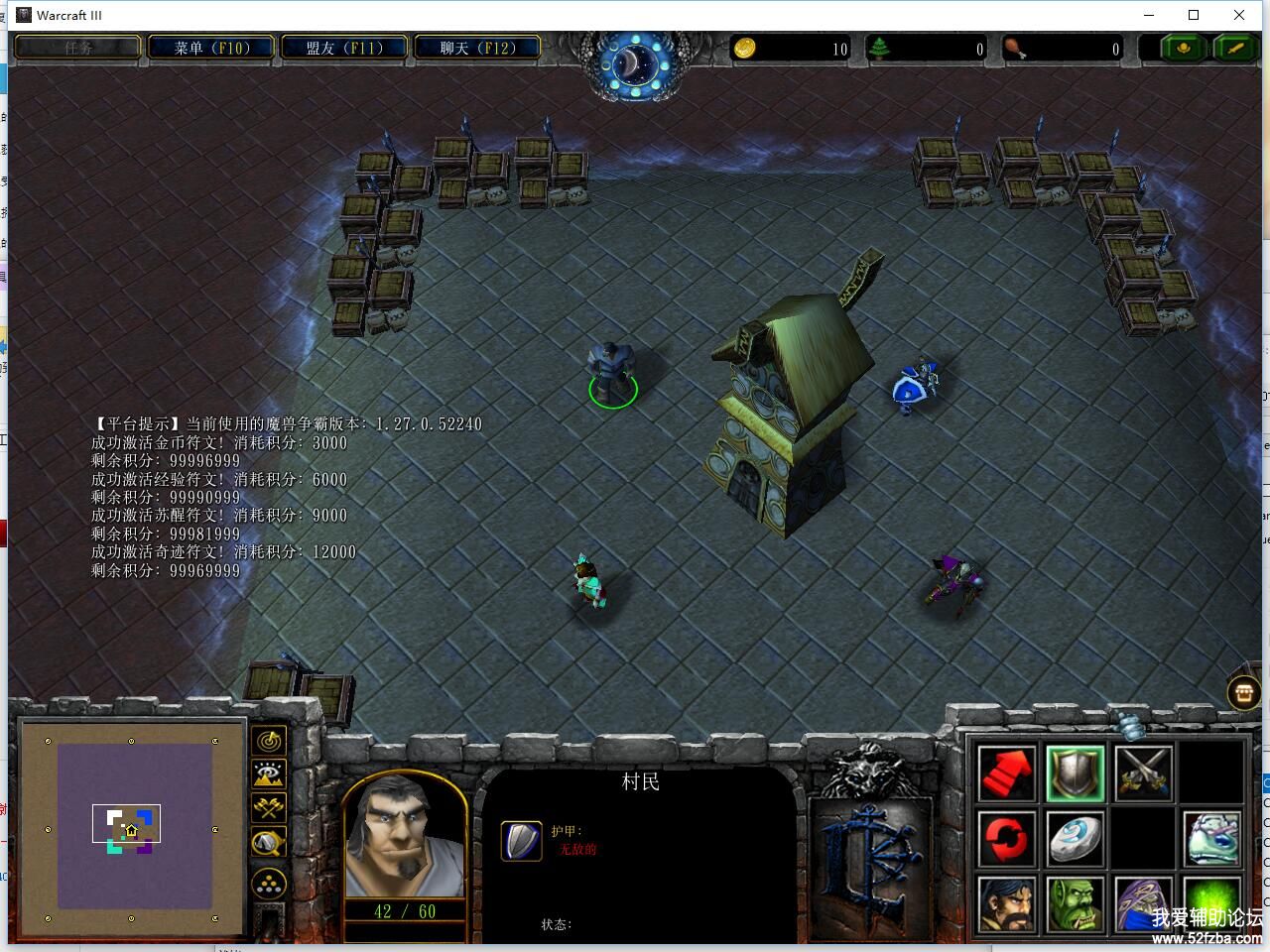
Task: Toggle minimap ally color mode (crossed axes)
Action: click(x=269, y=808)
